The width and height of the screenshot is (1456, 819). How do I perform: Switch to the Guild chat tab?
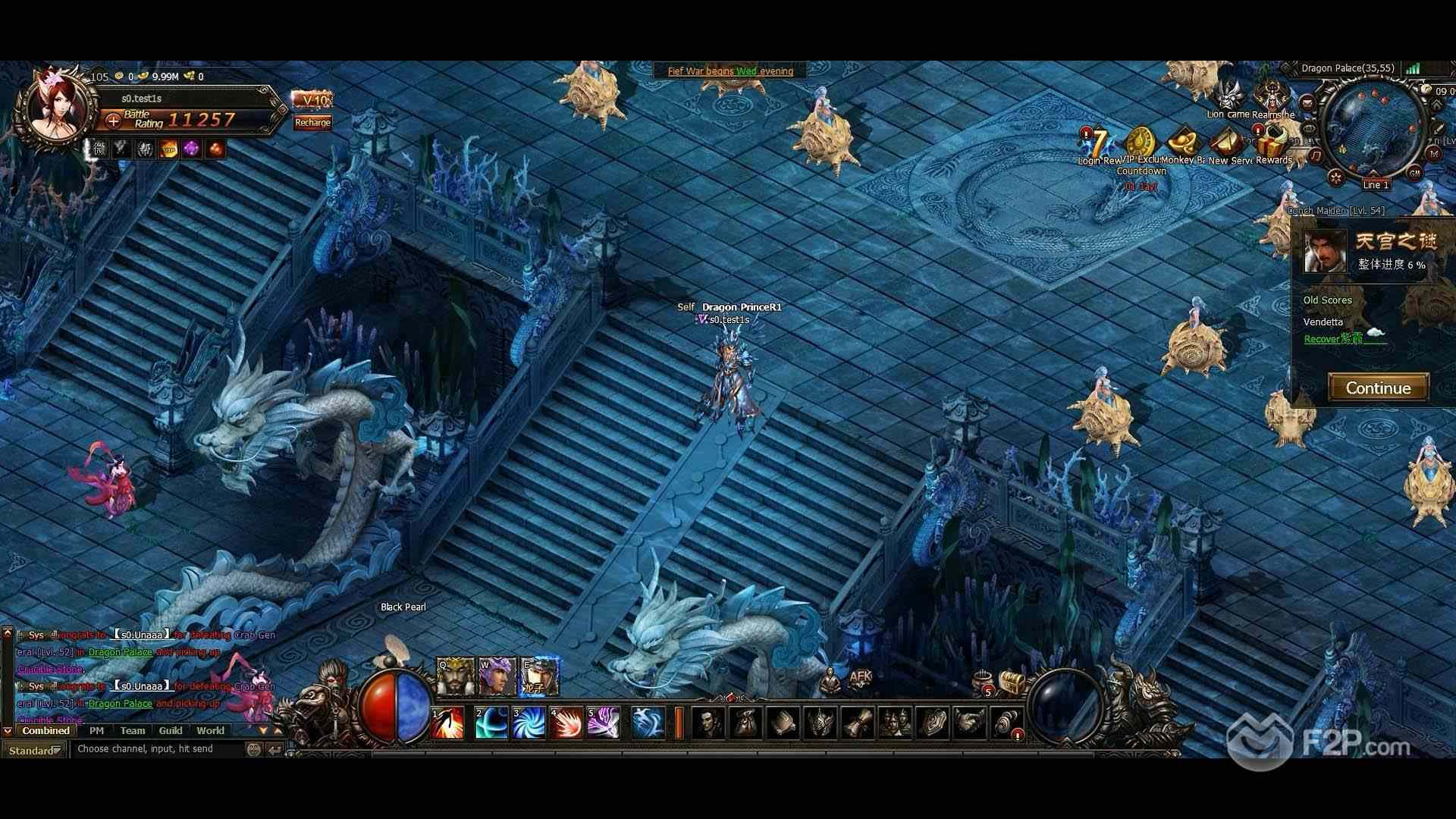pos(171,731)
